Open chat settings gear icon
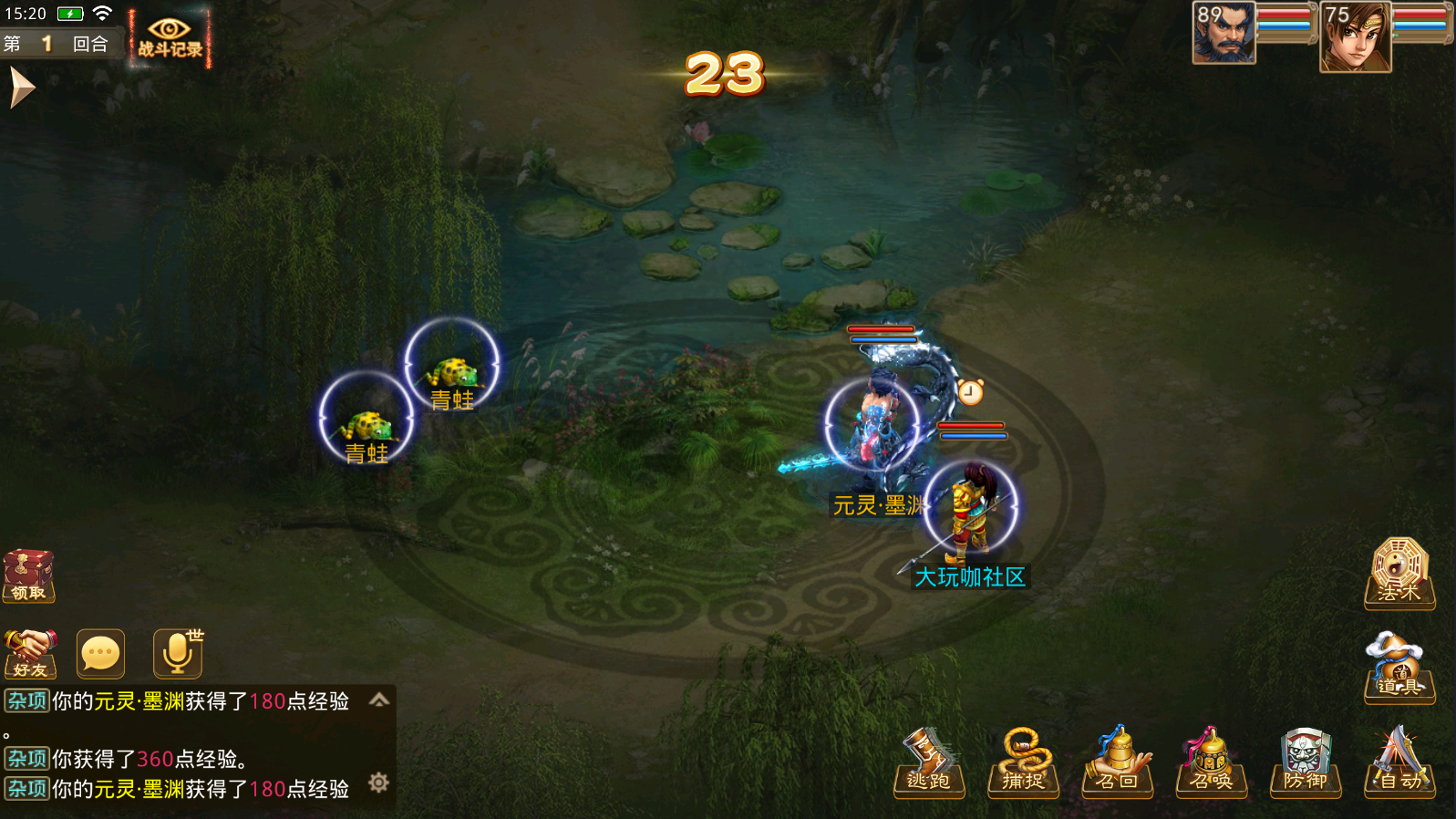1456x819 pixels. point(378,783)
